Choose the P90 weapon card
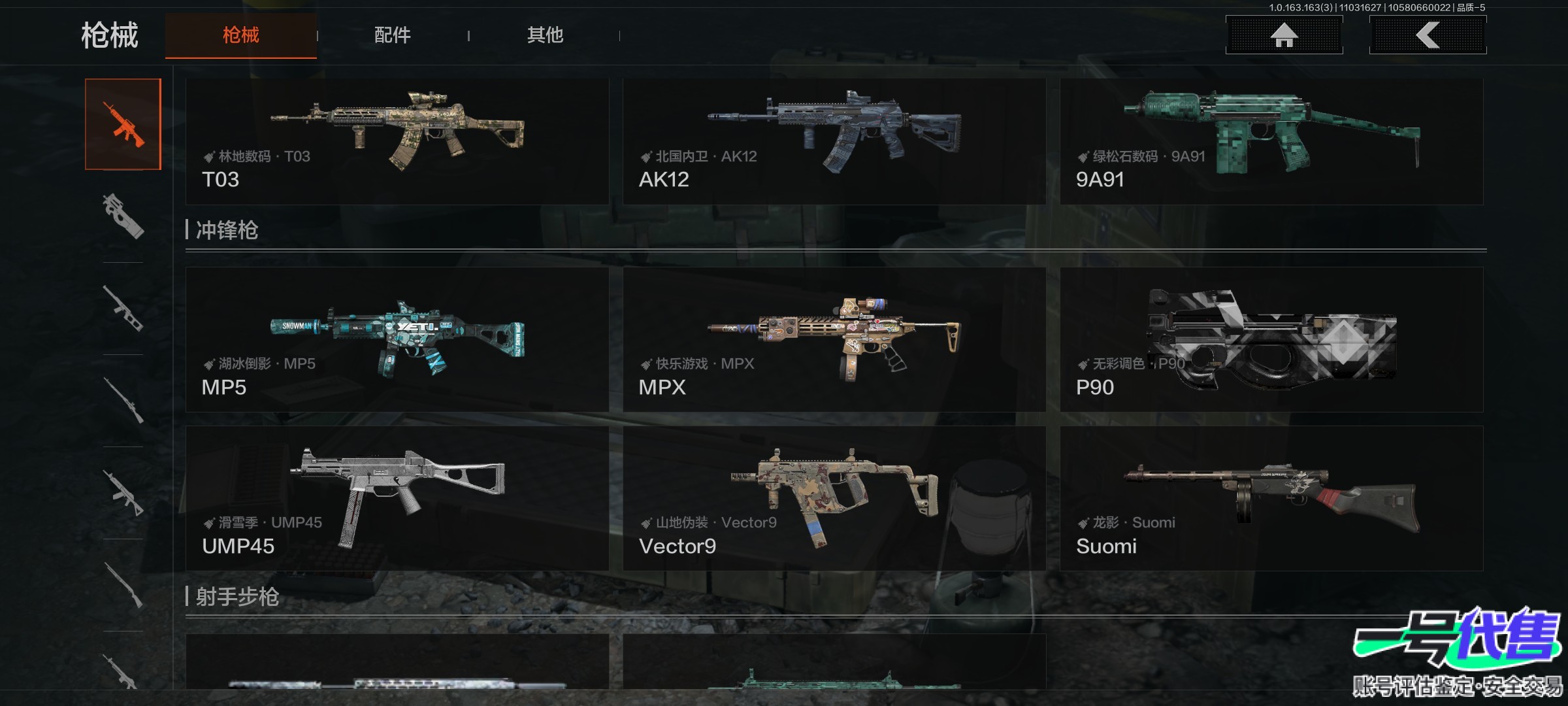Image resolution: width=1568 pixels, height=706 pixels. [1271, 339]
